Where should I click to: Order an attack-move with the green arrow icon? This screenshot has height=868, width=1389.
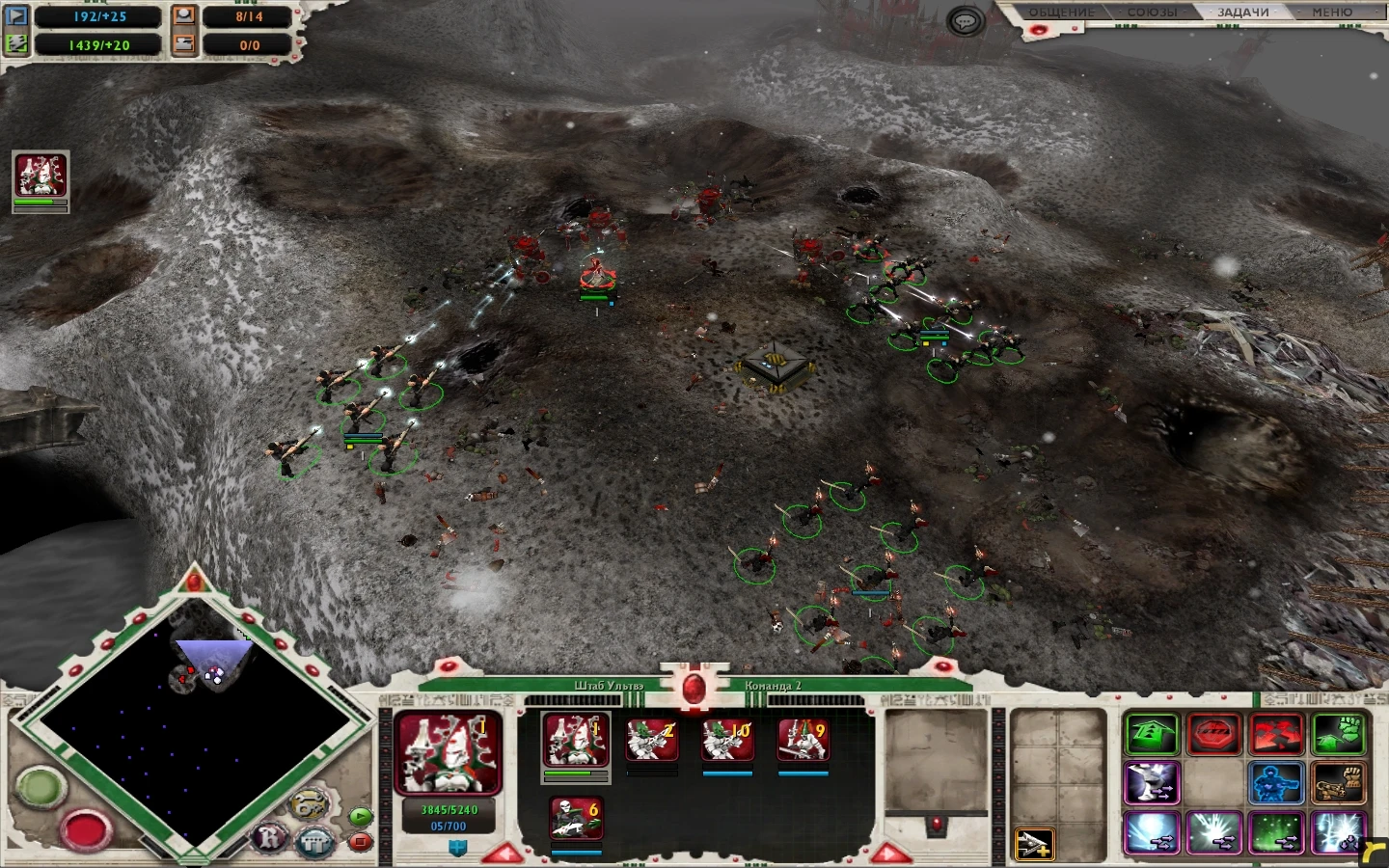coord(1152,733)
